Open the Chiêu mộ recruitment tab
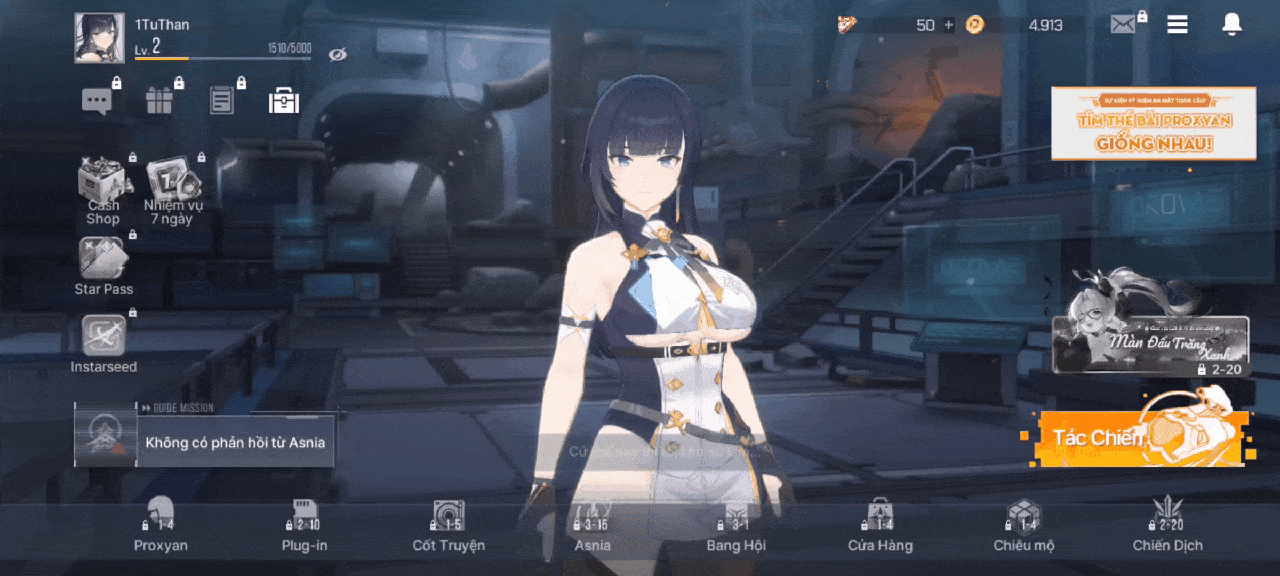 [x=1024, y=527]
